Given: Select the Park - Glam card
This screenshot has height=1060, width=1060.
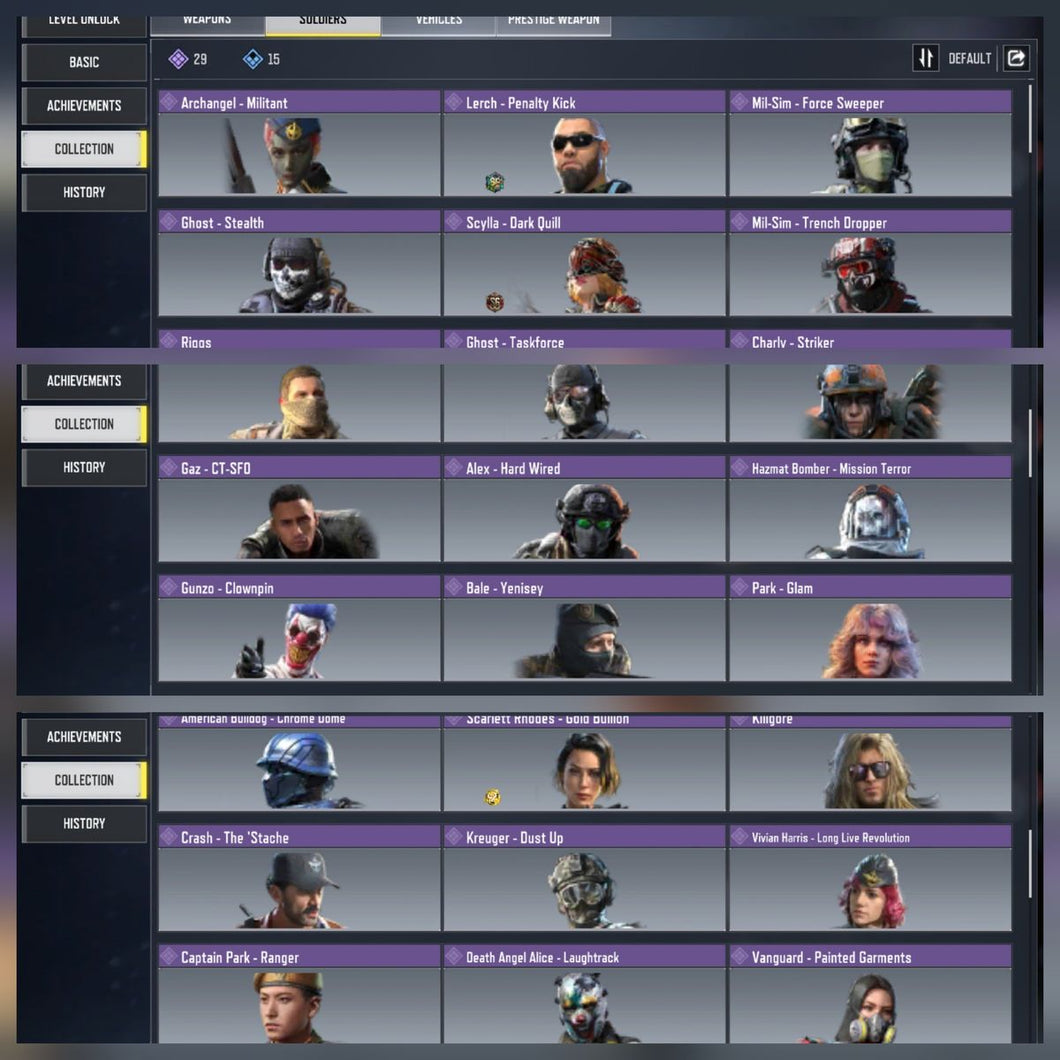Looking at the screenshot, I should [x=870, y=630].
